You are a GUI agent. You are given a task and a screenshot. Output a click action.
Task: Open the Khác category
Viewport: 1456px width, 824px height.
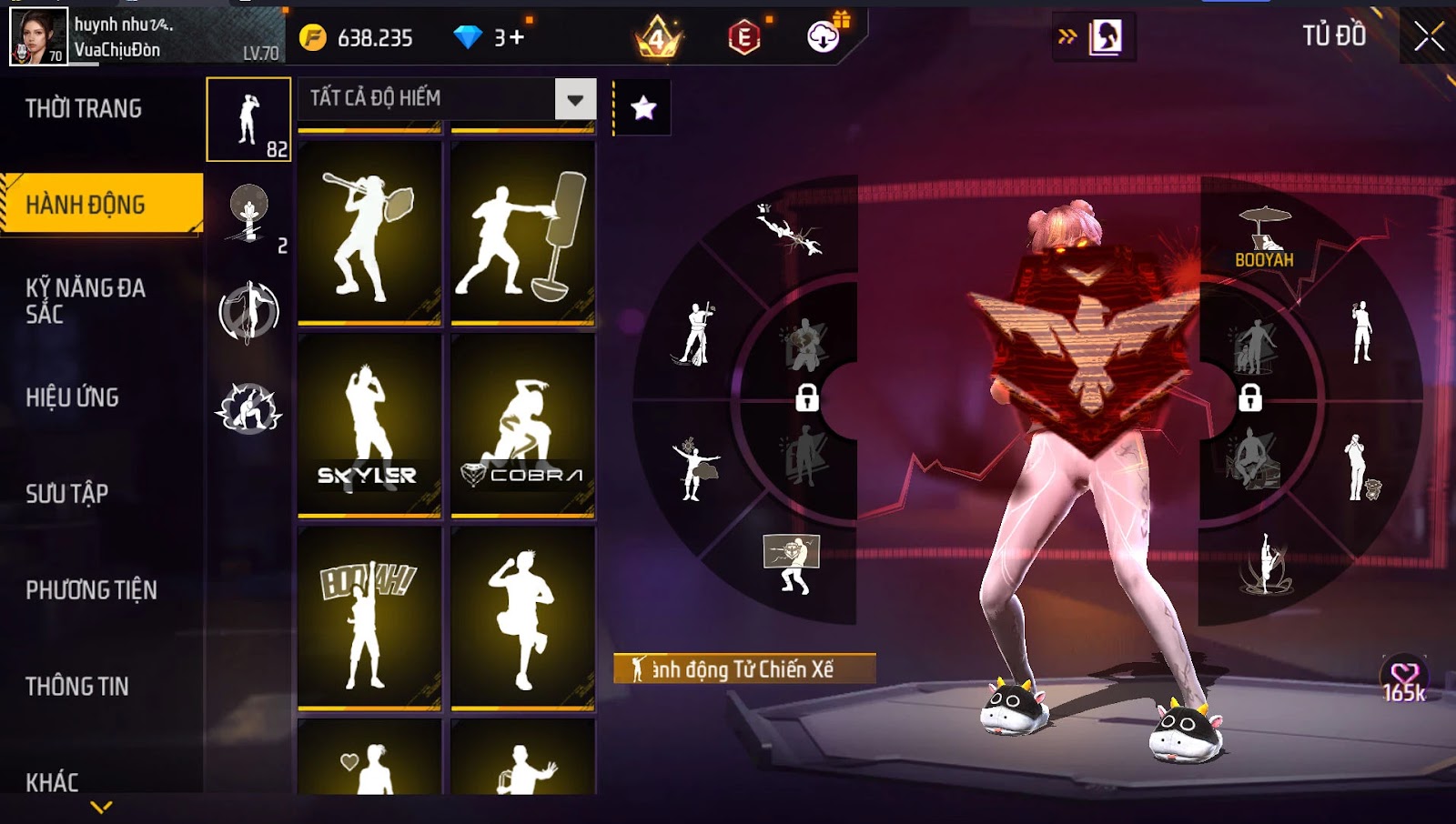point(52,782)
